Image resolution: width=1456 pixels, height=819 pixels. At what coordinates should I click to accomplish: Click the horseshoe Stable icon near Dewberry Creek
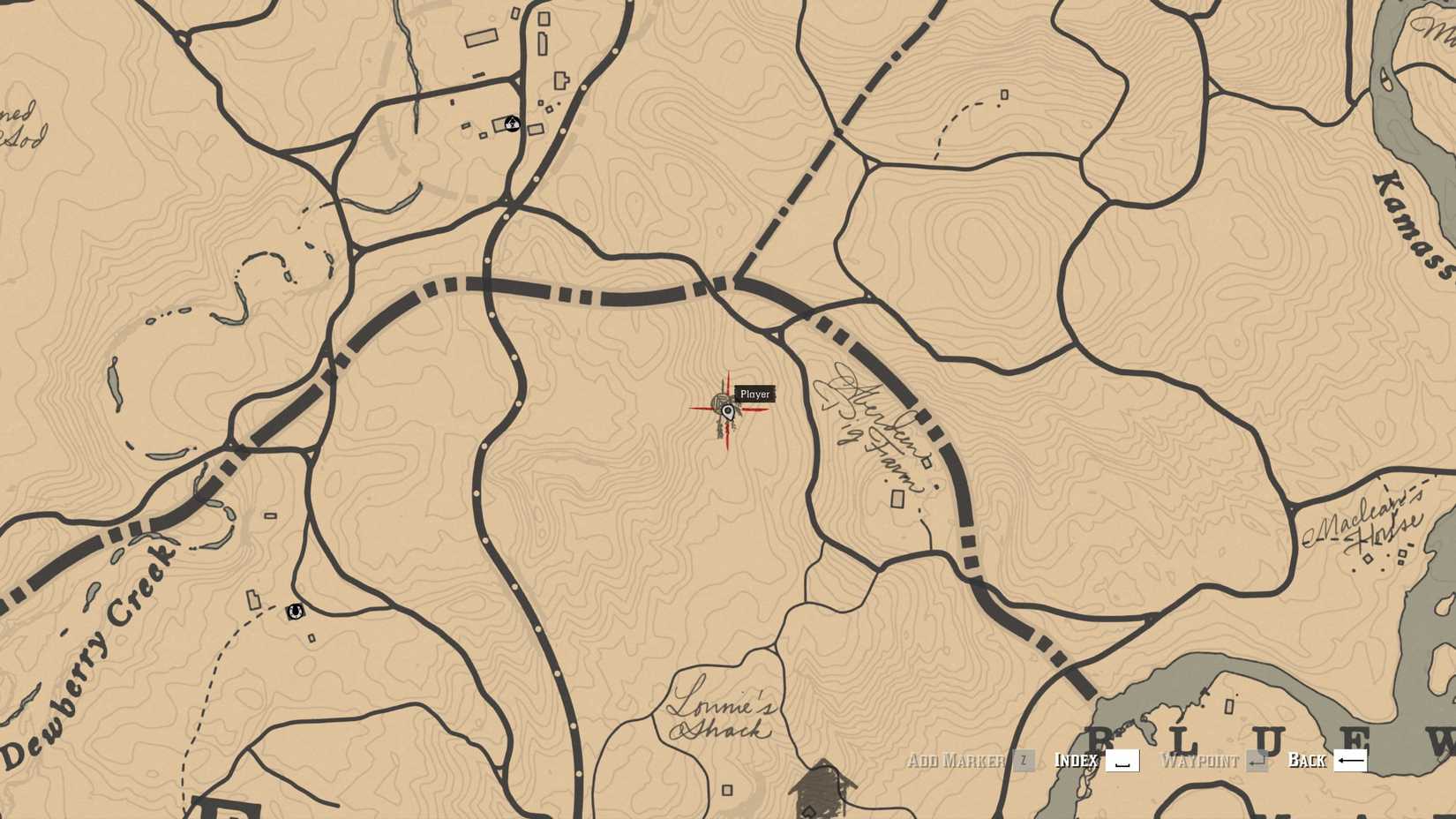pyautogui.click(x=296, y=611)
